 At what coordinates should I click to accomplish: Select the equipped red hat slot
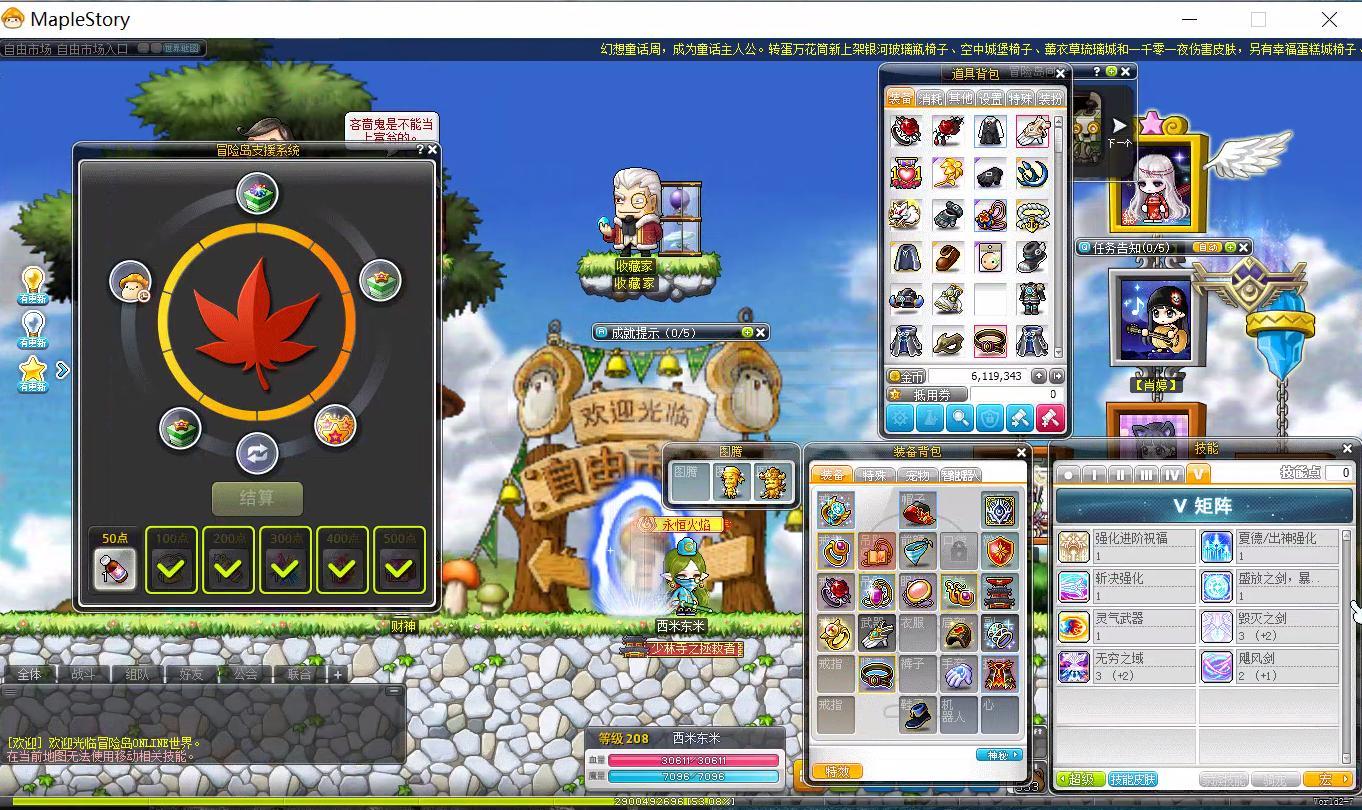pyautogui.click(x=917, y=511)
